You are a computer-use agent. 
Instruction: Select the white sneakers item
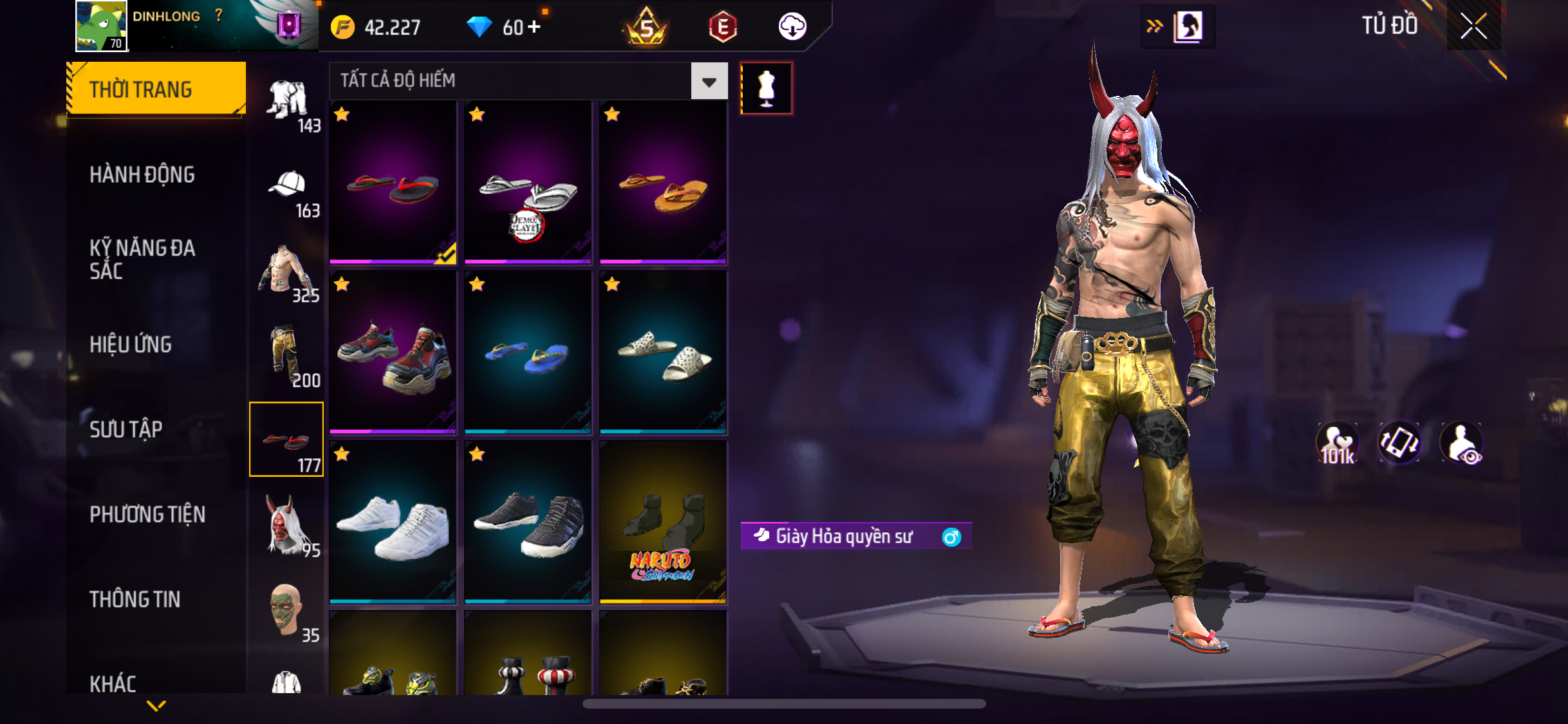pos(393,523)
